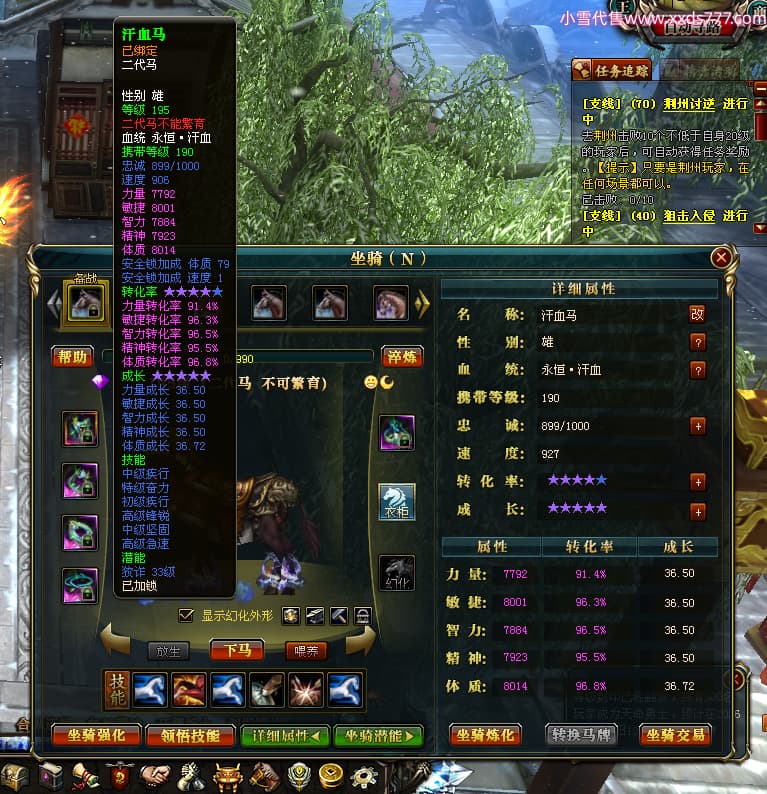Rename the mount with the 改 button
This screenshot has width=767, height=794.
[x=697, y=314]
